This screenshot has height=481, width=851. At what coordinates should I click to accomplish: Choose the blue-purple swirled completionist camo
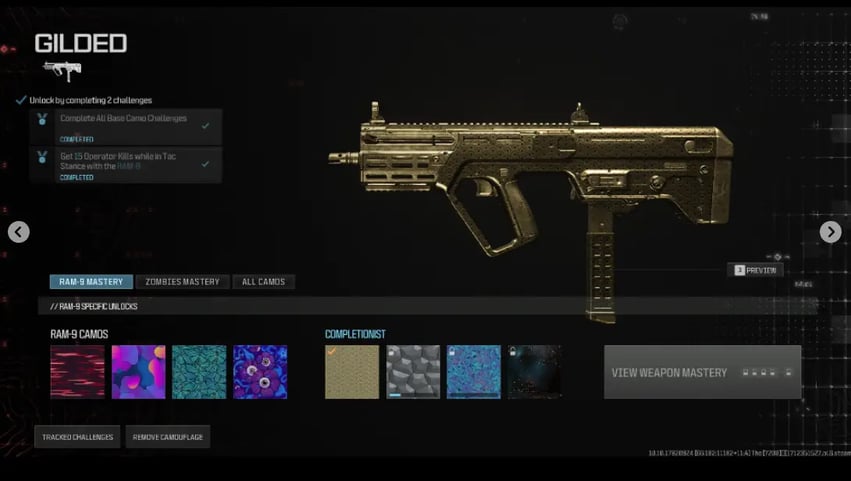pos(473,372)
